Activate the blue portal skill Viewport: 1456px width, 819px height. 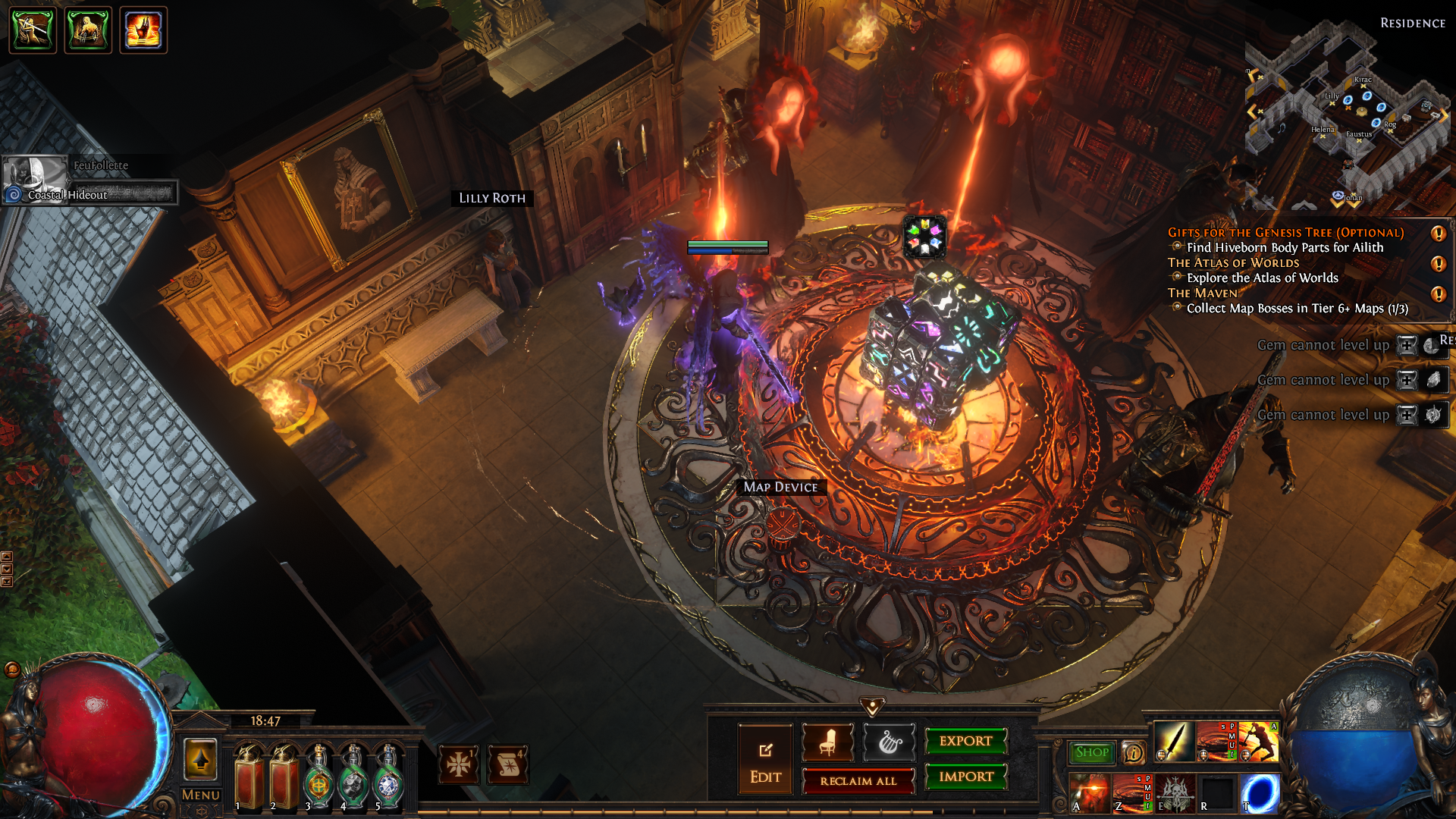click(x=1260, y=793)
